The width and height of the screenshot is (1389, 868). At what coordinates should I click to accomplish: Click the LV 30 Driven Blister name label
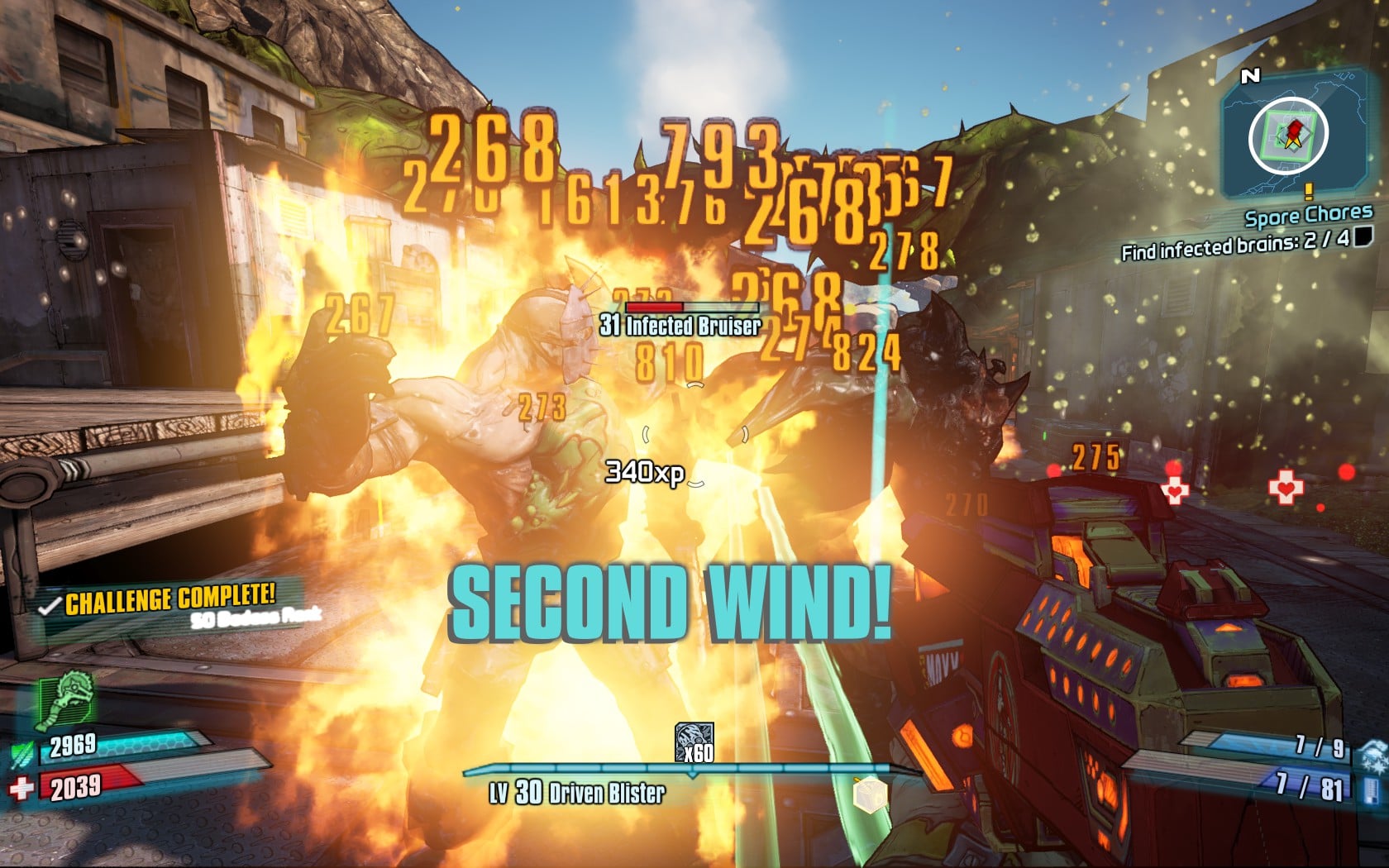pyautogui.click(x=576, y=790)
